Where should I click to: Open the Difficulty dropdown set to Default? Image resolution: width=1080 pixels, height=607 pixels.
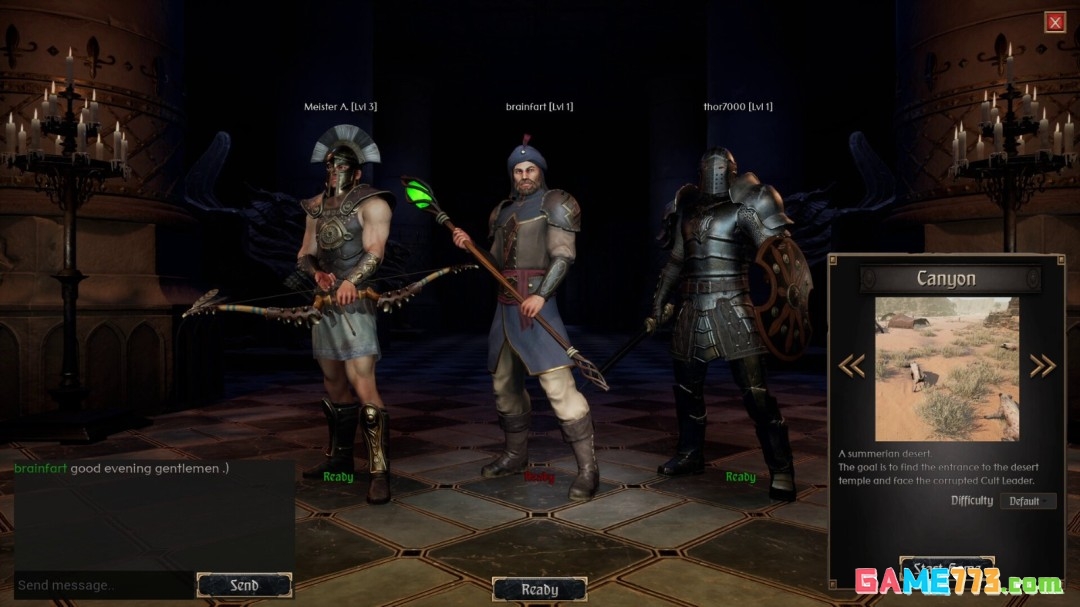pyautogui.click(x=1028, y=501)
